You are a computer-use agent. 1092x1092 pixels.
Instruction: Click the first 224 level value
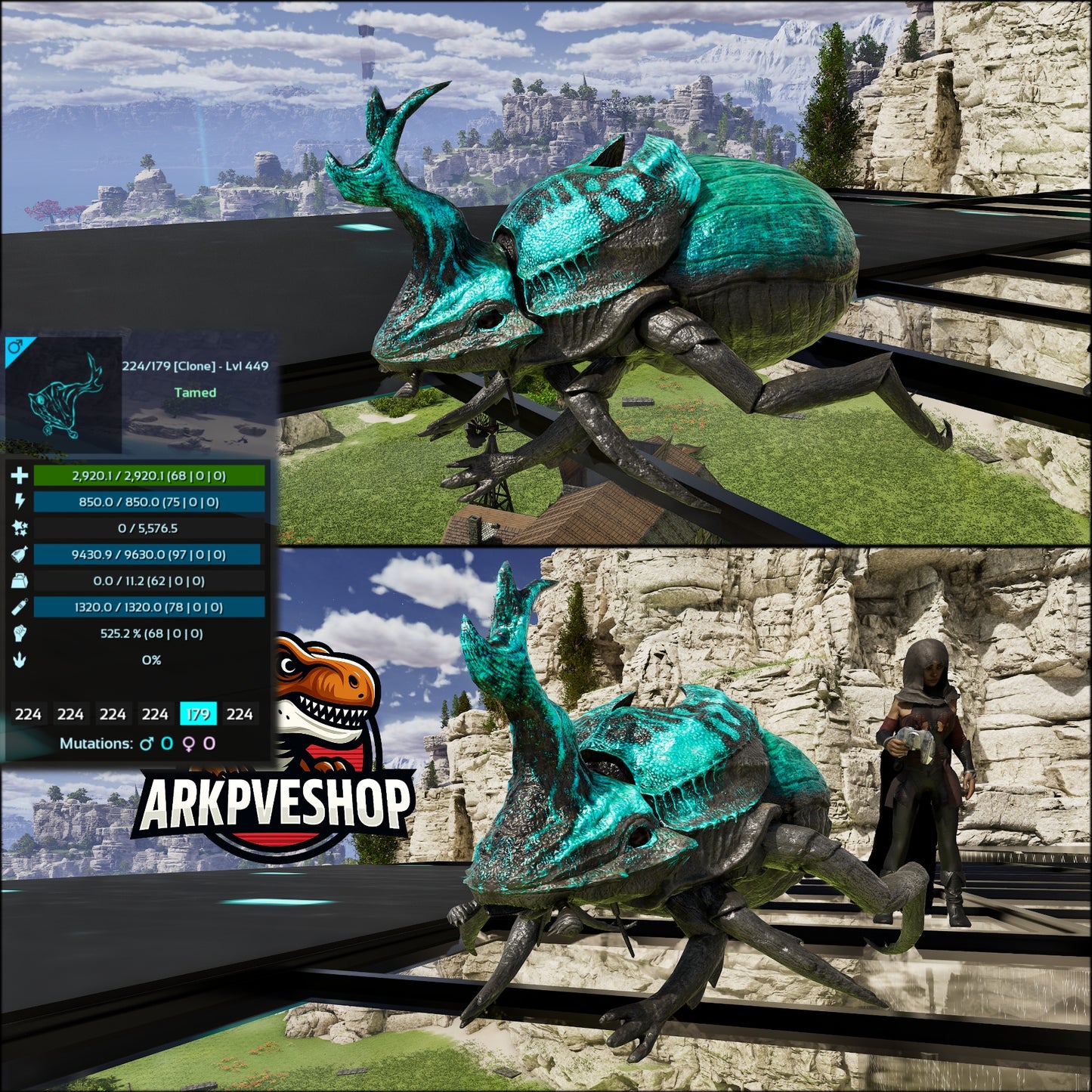pyautogui.click(x=29, y=713)
